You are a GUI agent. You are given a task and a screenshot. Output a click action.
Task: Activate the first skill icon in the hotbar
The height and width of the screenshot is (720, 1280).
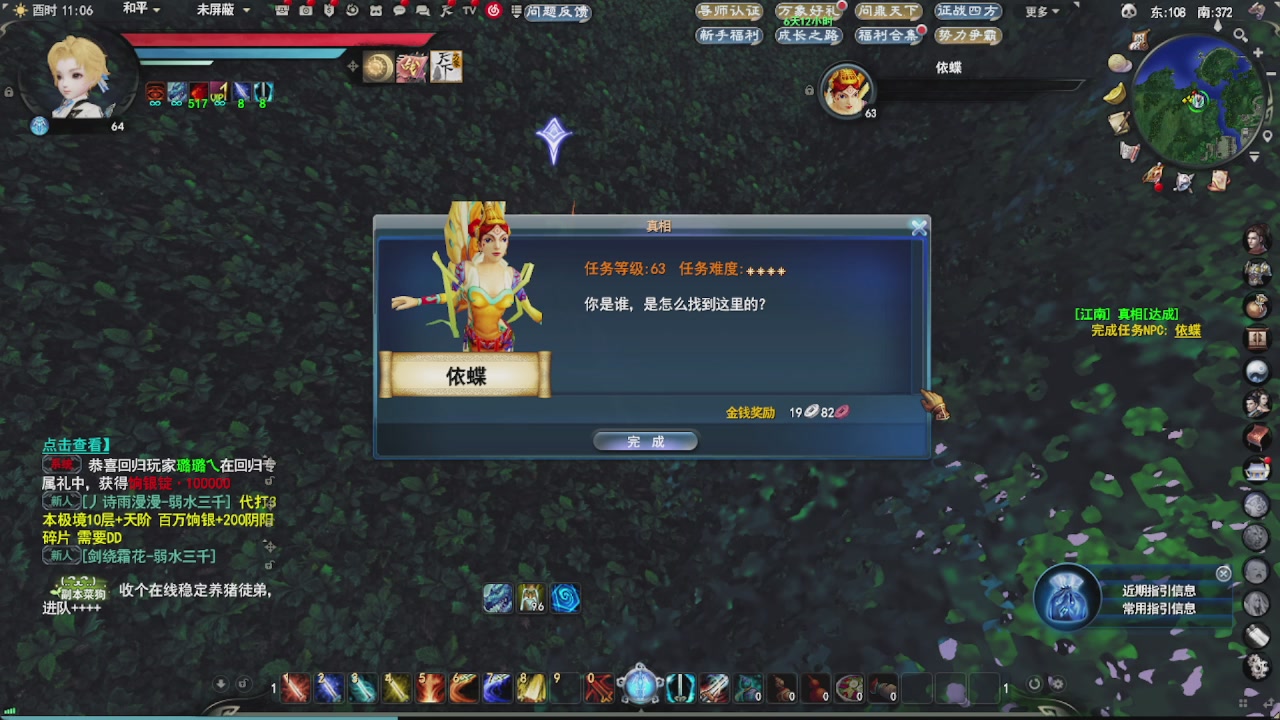point(295,688)
